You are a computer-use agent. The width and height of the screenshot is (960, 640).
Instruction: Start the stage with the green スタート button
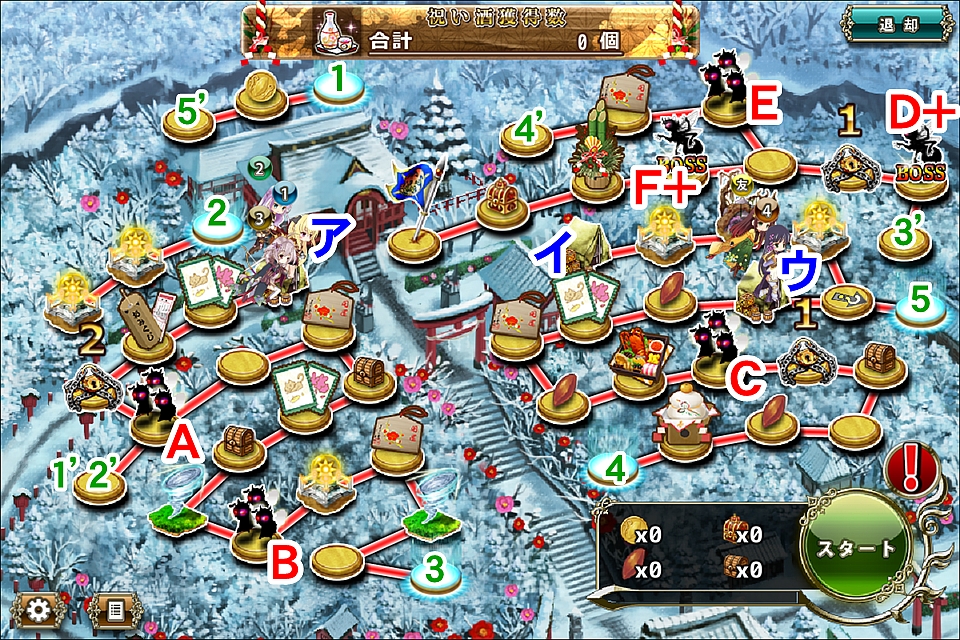853,550
